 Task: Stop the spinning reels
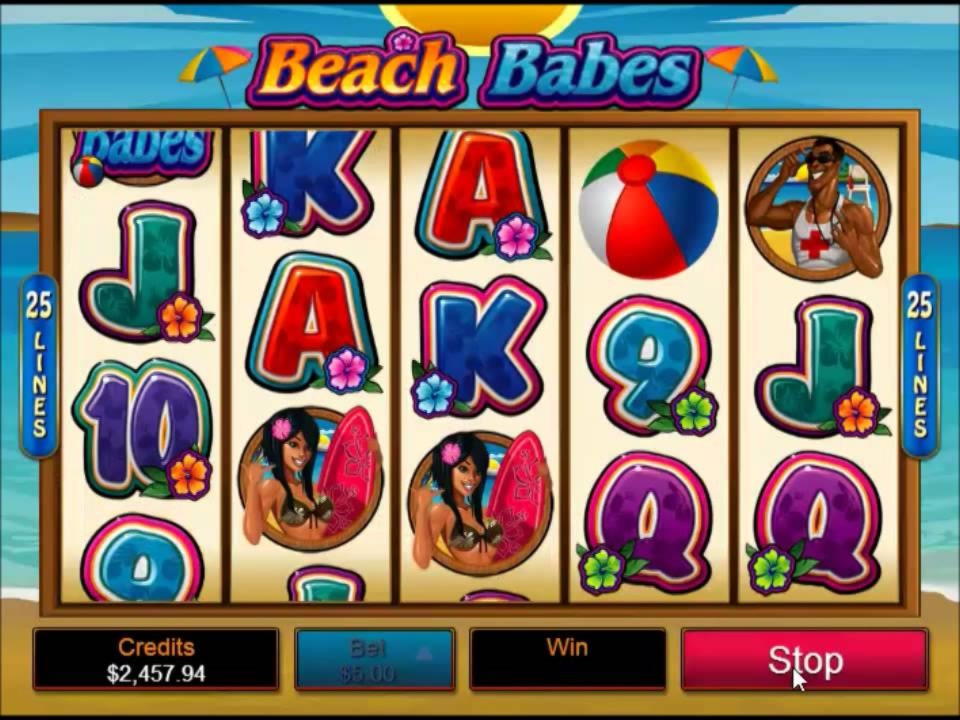click(804, 660)
